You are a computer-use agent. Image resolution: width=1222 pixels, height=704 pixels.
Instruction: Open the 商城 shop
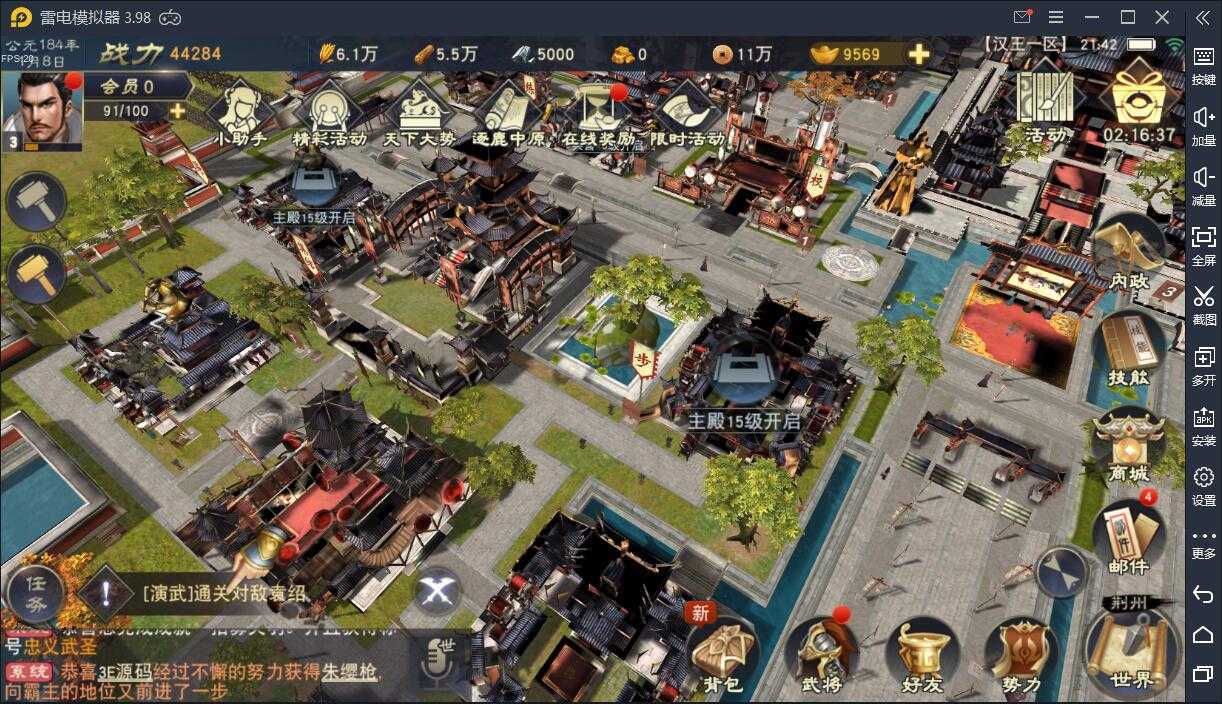[x=1128, y=445]
